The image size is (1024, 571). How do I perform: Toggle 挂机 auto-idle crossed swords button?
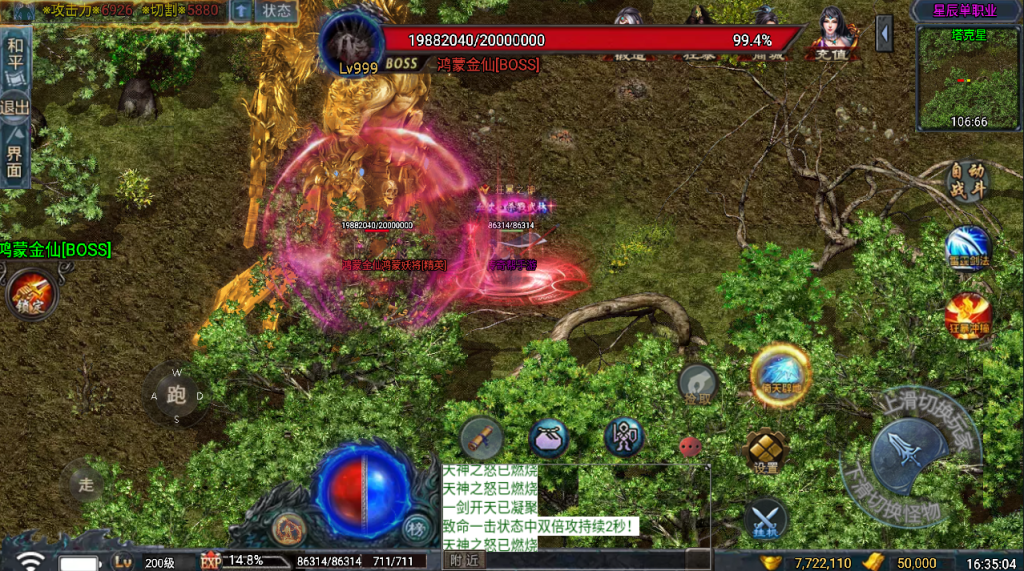pyautogui.click(x=766, y=521)
